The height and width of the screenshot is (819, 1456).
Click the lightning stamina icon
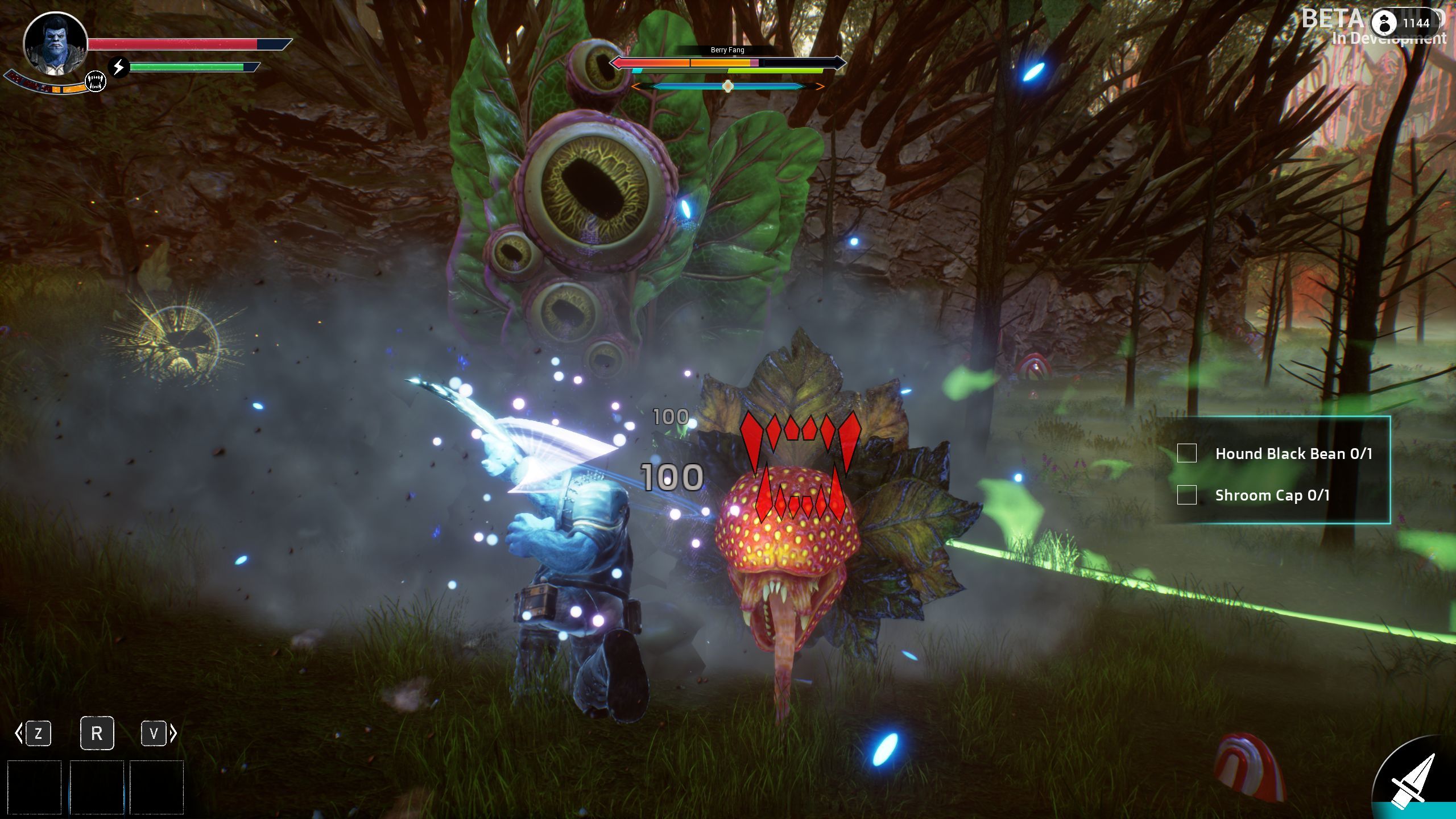[118, 67]
